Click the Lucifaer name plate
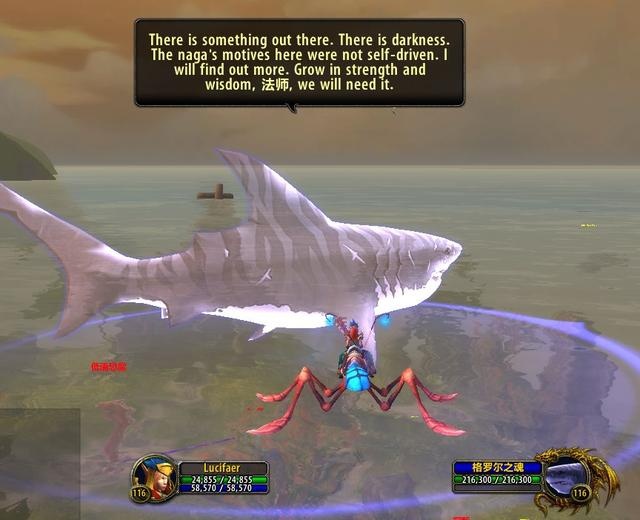 pos(223,467)
